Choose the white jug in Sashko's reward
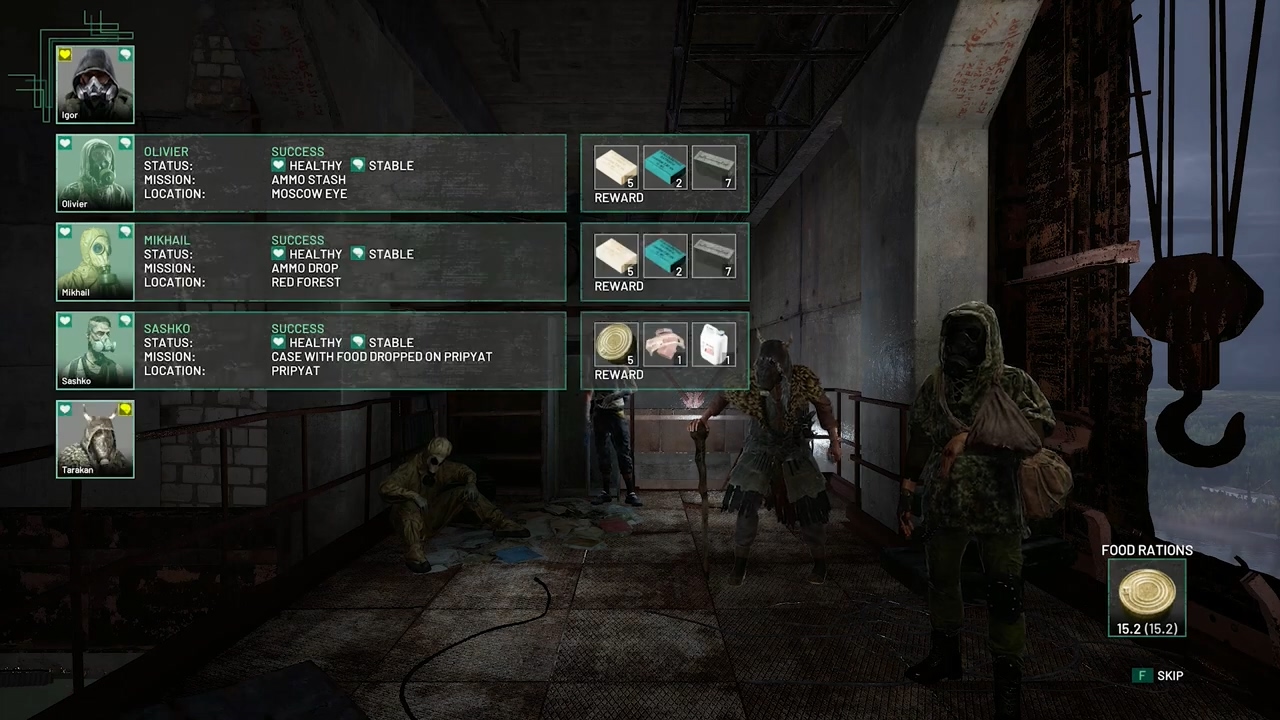 pyautogui.click(x=714, y=344)
